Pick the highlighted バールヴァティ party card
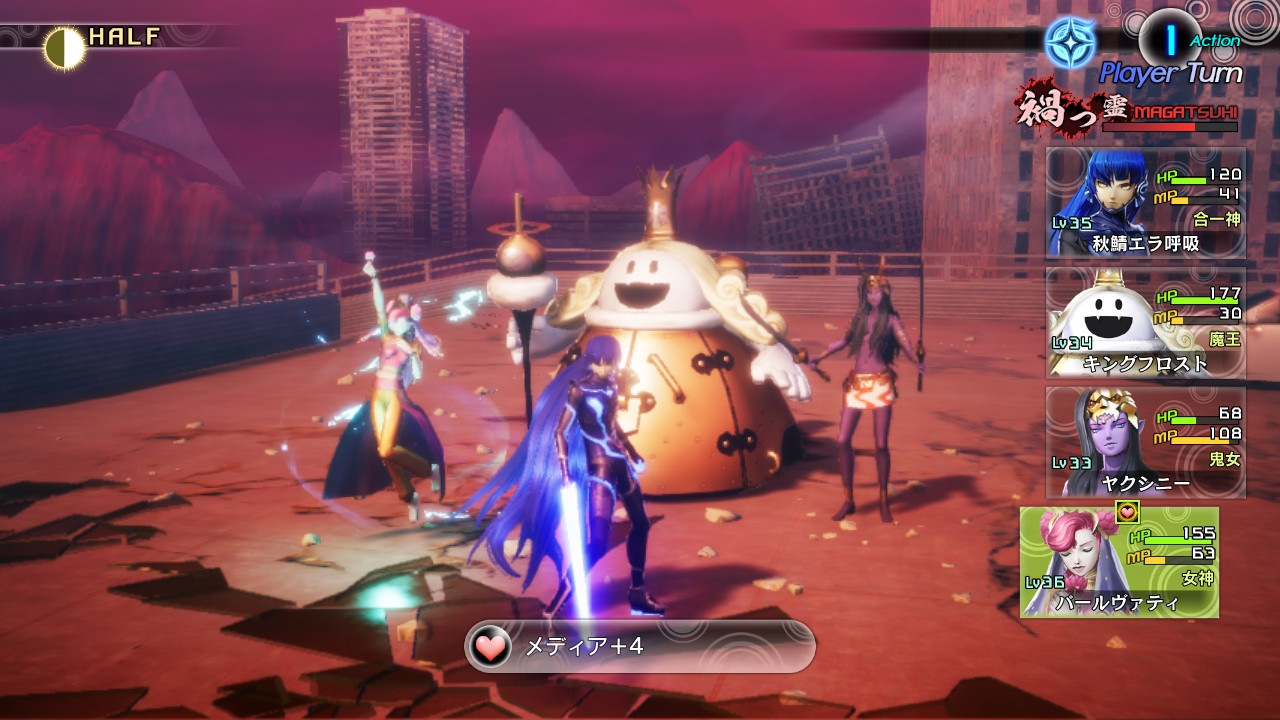1280x720 pixels. coord(1120,562)
